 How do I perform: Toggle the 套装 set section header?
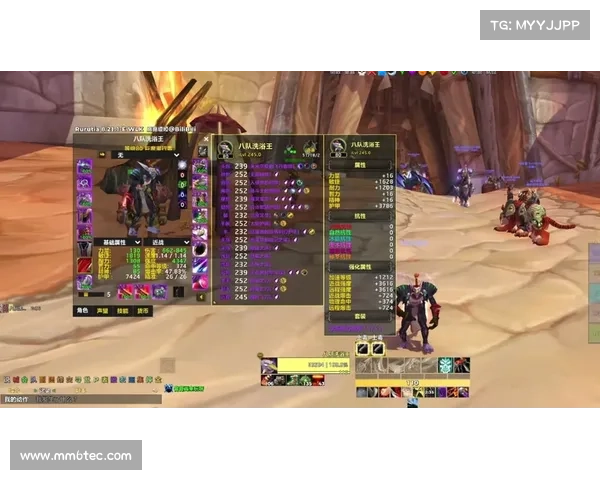(360, 317)
